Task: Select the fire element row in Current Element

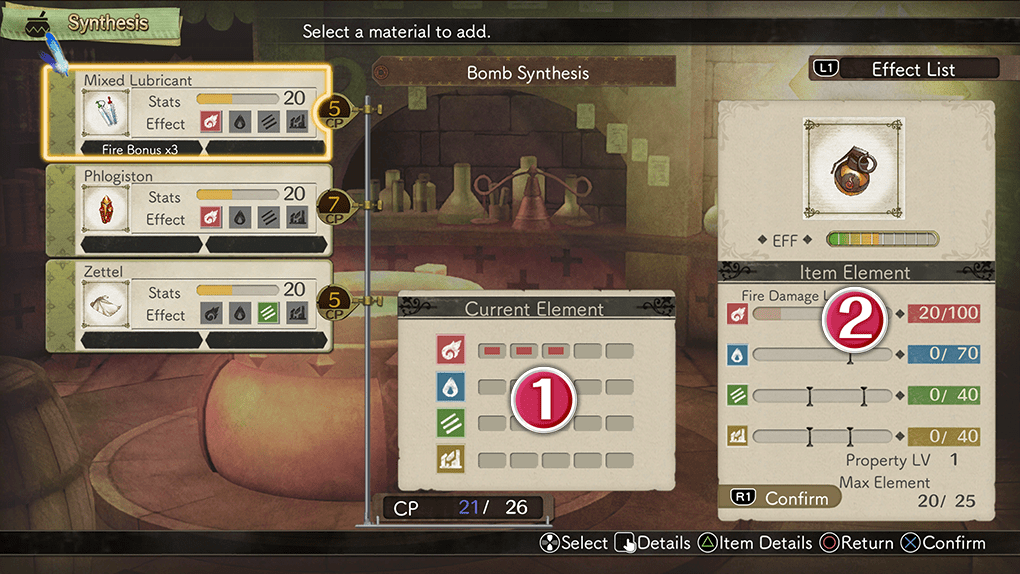Action: coord(535,350)
